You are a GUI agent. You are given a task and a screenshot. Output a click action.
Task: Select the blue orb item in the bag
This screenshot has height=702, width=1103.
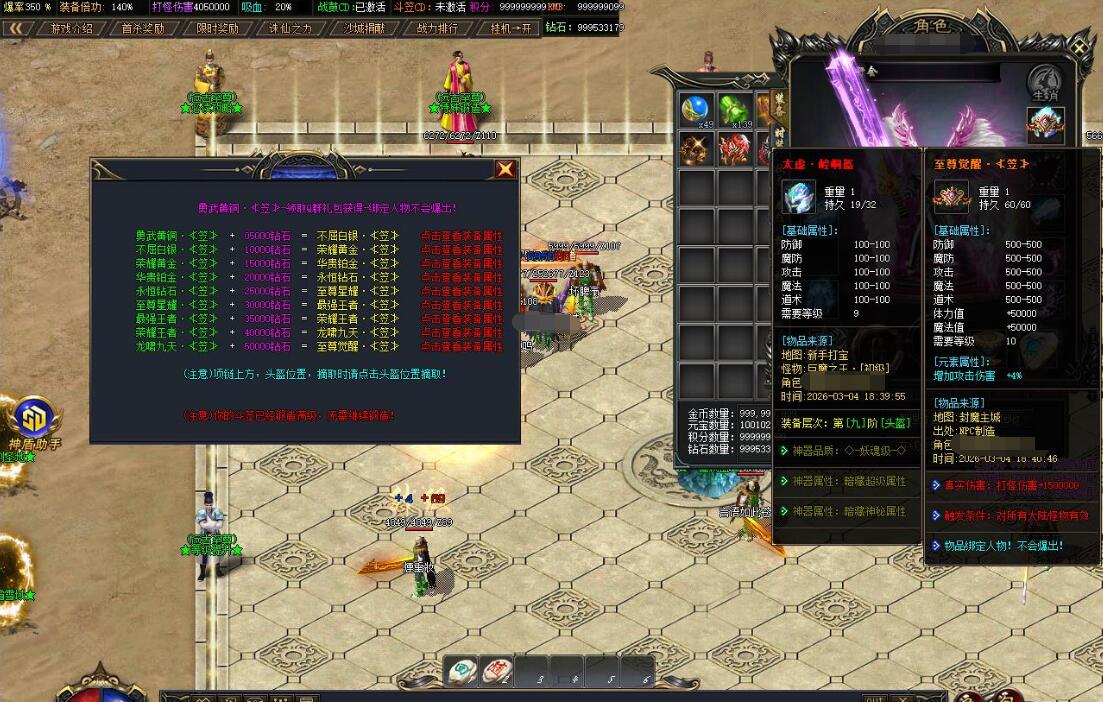[696, 110]
